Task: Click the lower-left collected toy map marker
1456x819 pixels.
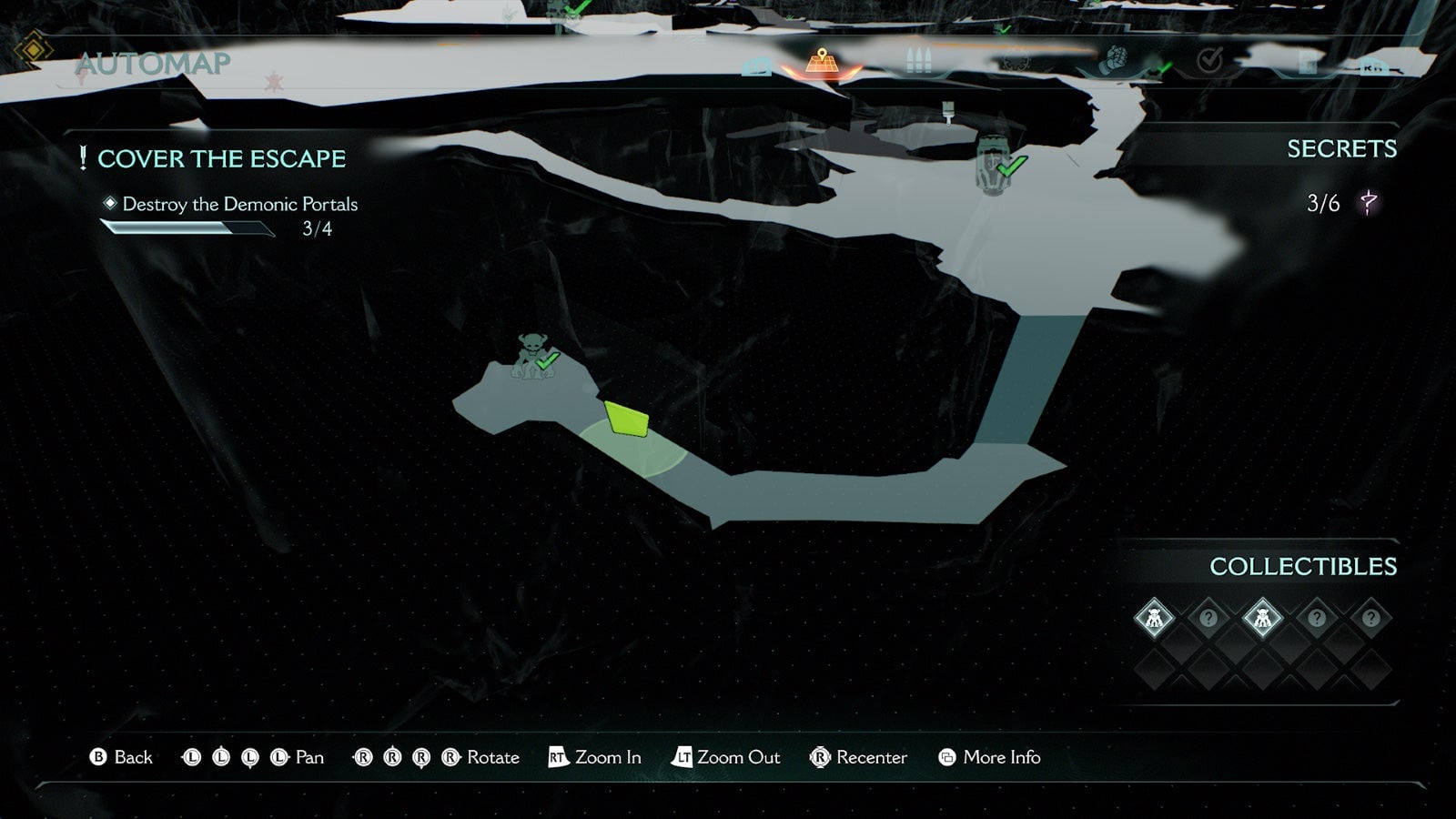Action: click(x=532, y=355)
